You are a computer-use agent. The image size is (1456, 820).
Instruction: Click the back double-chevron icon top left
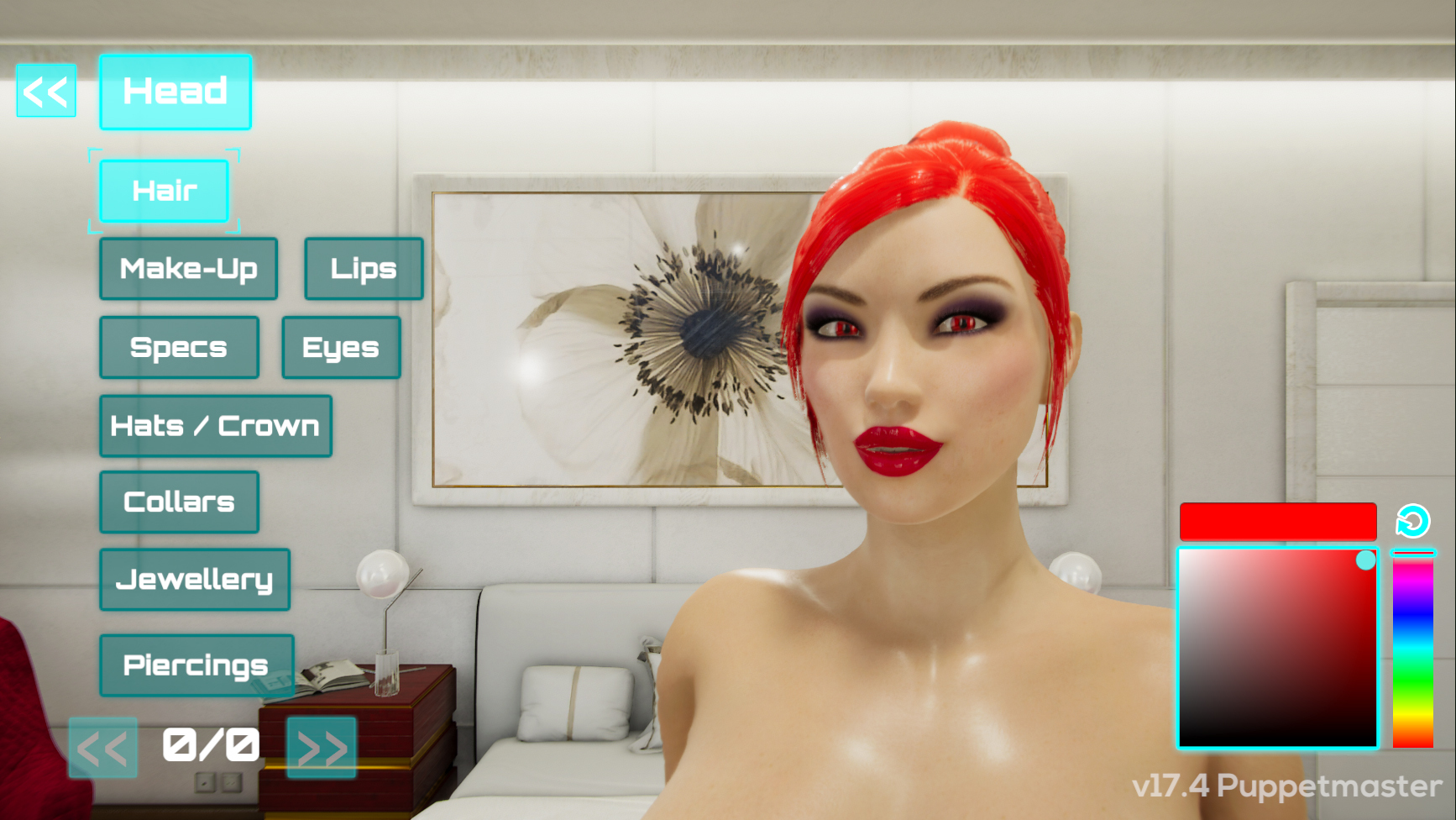coord(45,92)
